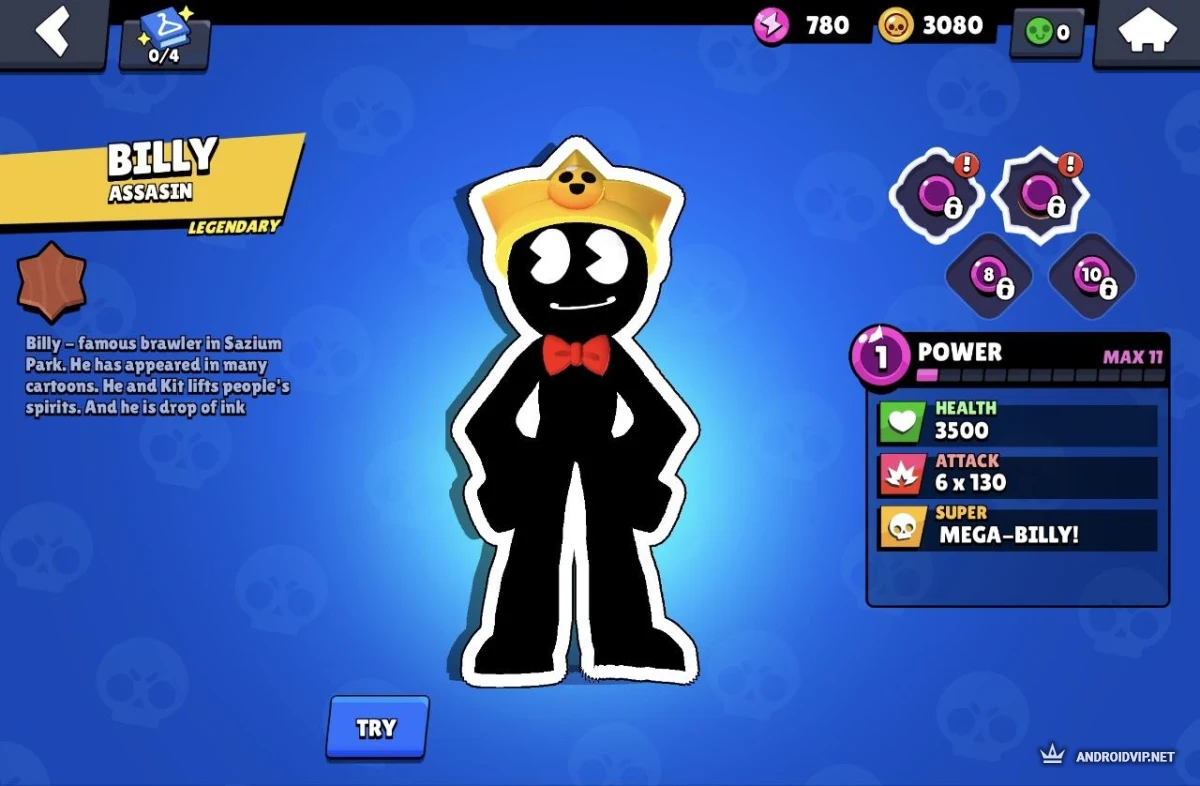Tap the gold coins currency icon

click(896, 25)
